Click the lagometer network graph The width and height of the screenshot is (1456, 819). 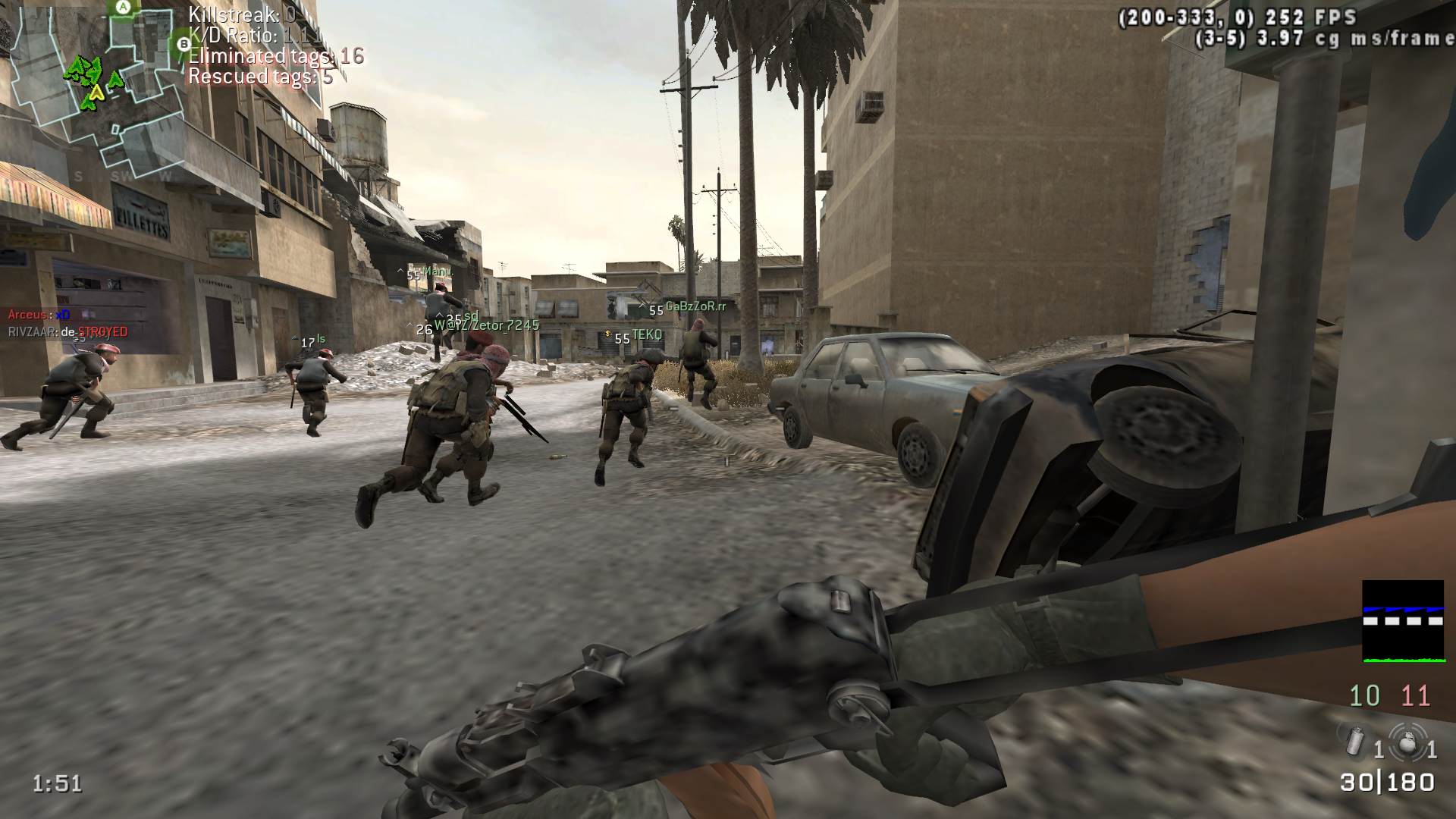click(x=1402, y=621)
